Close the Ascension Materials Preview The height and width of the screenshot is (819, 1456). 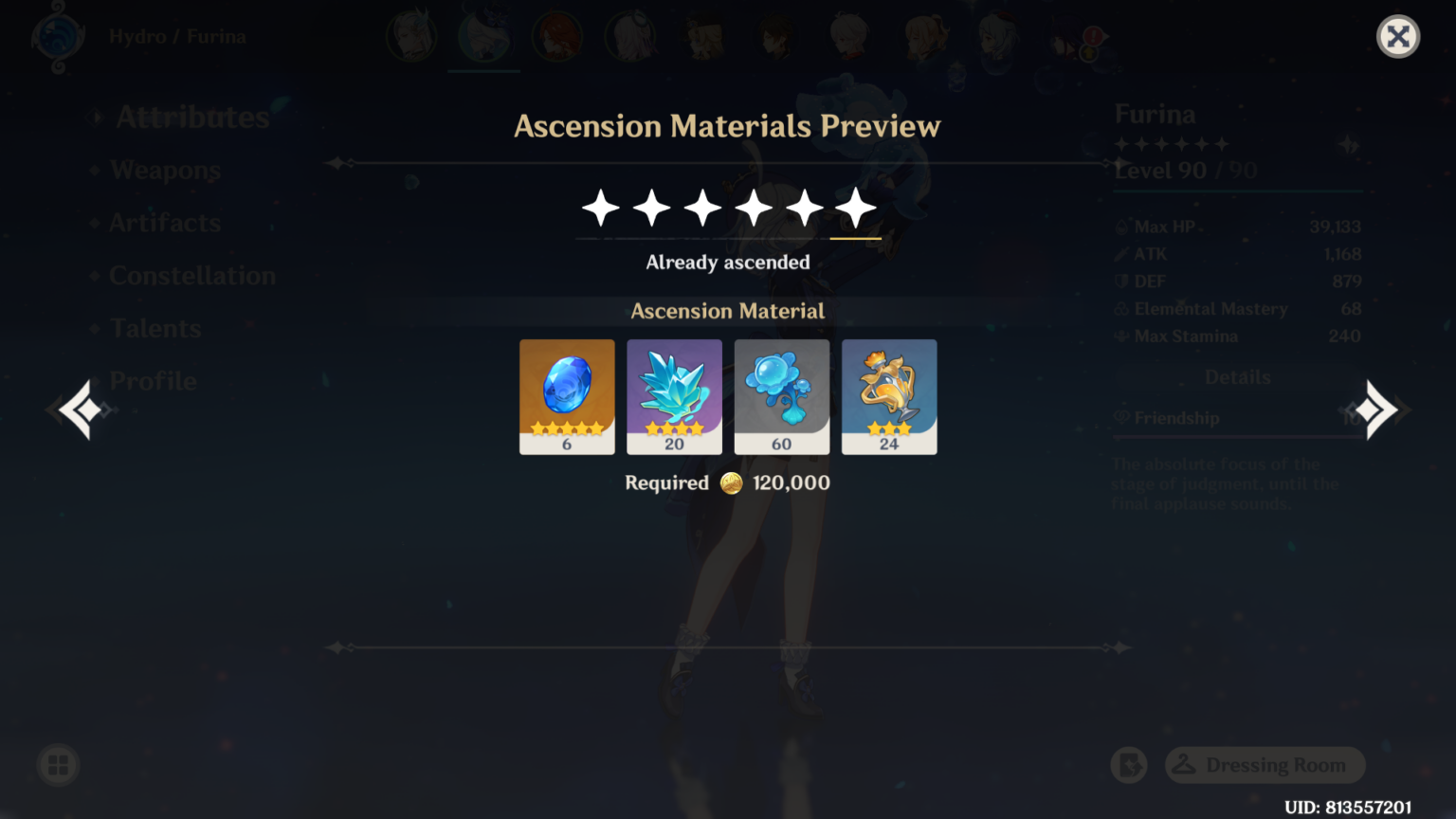coord(1398,36)
